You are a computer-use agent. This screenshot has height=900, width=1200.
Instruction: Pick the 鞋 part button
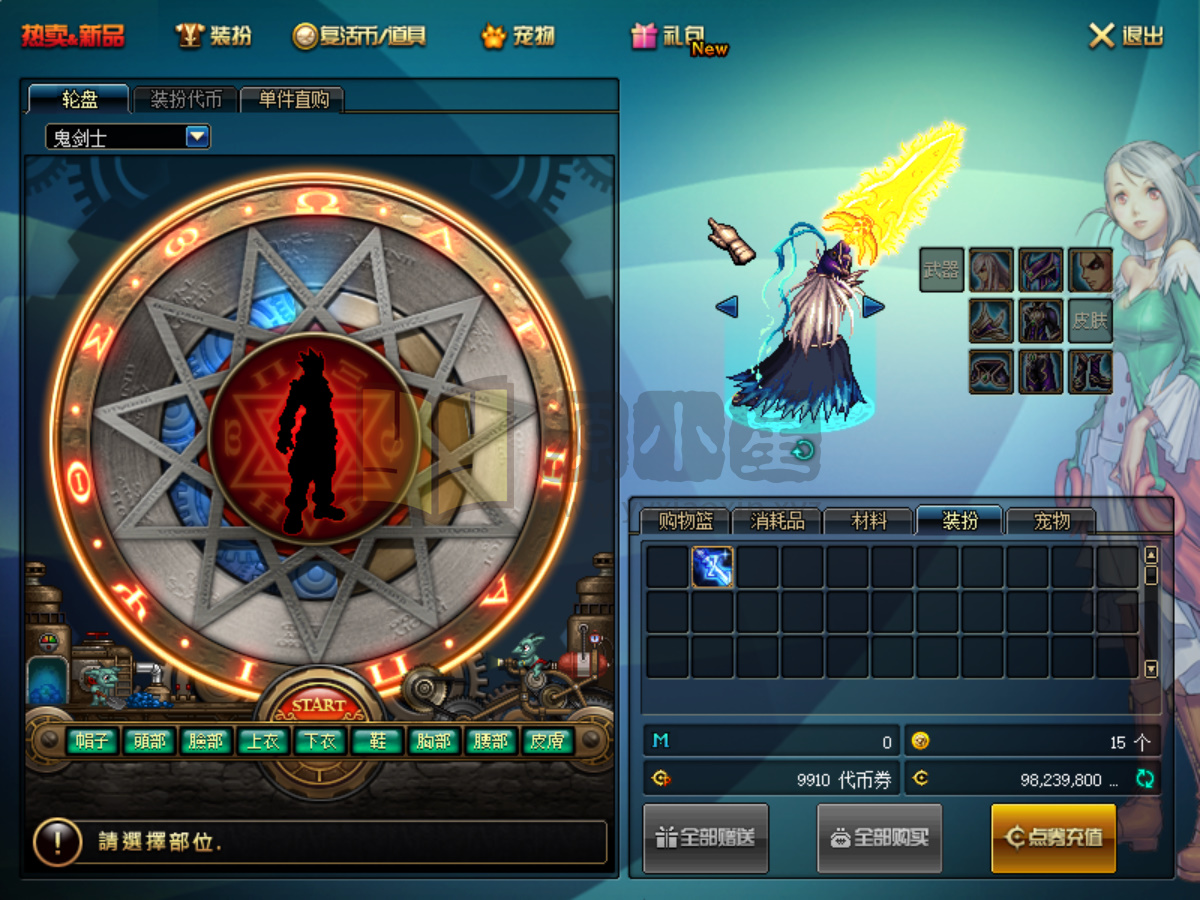click(x=377, y=741)
